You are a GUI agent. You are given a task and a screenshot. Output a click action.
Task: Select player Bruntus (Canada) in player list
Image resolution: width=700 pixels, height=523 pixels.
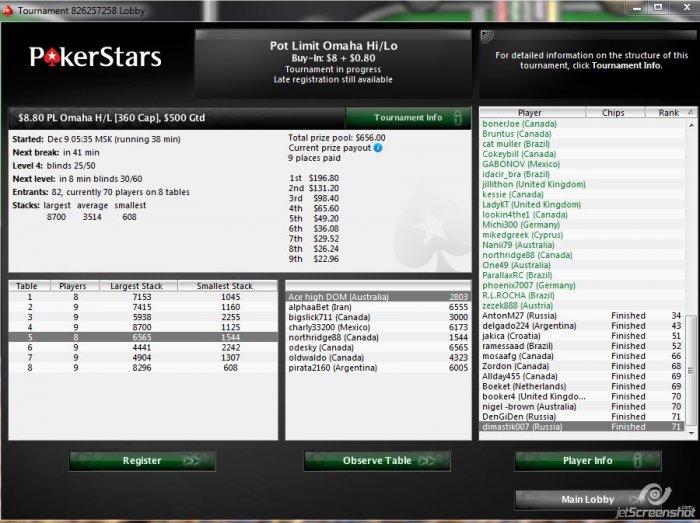coord(519,134)
